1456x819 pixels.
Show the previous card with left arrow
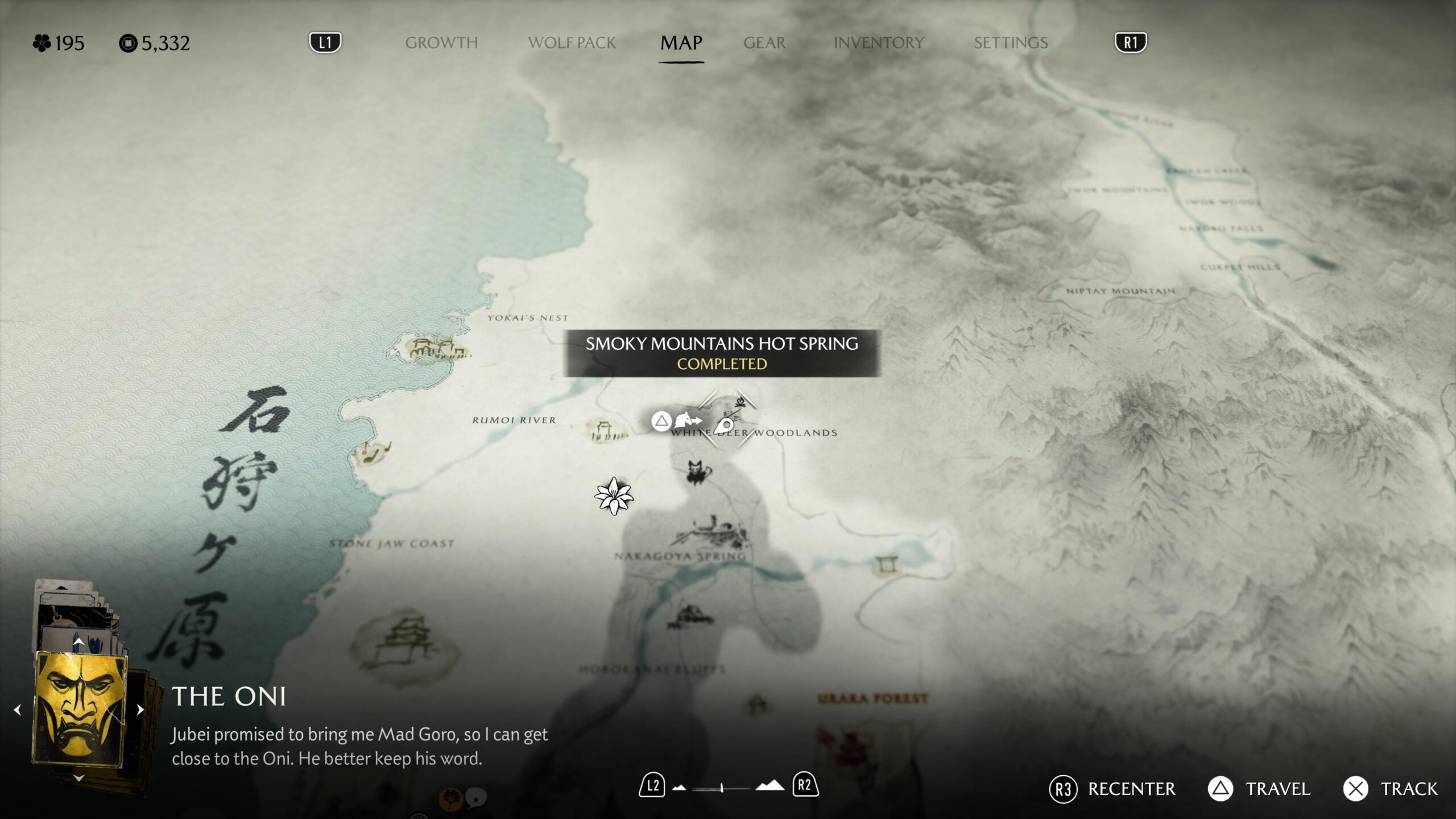pos(18,709)
